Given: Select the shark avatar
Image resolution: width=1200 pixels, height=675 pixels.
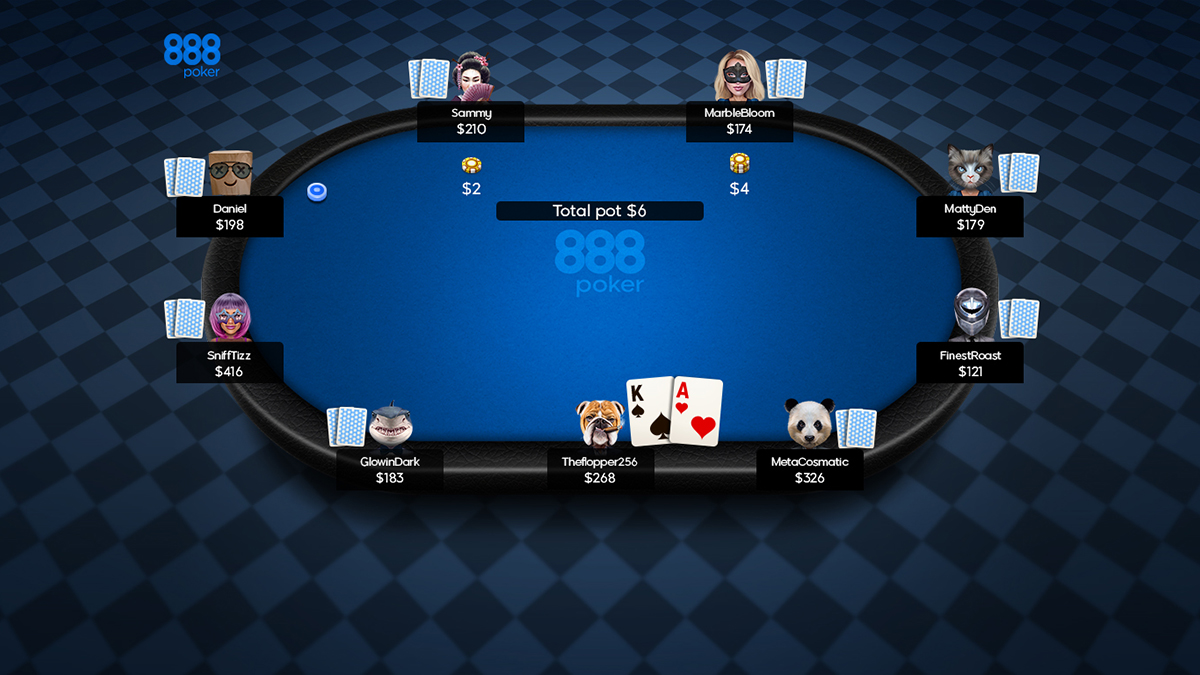Looking at the screenshot, I should click(x=390, y=425).
